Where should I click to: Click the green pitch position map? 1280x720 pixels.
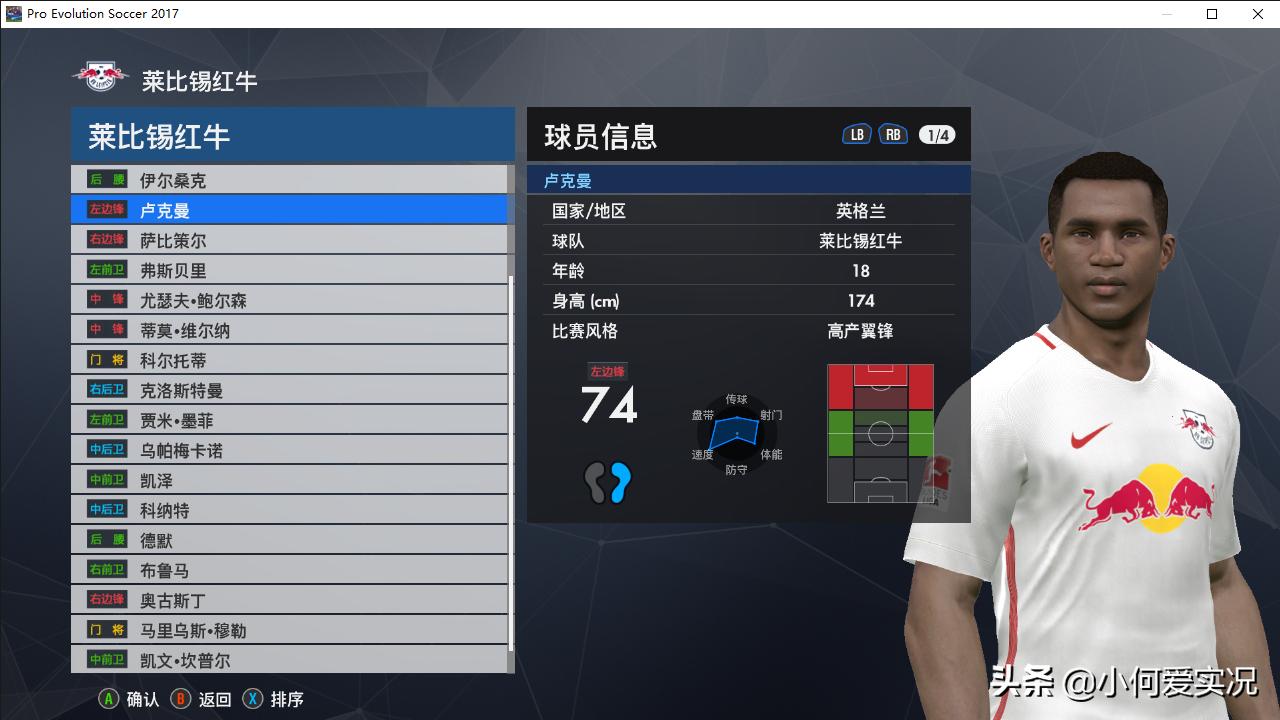(880, 432)
